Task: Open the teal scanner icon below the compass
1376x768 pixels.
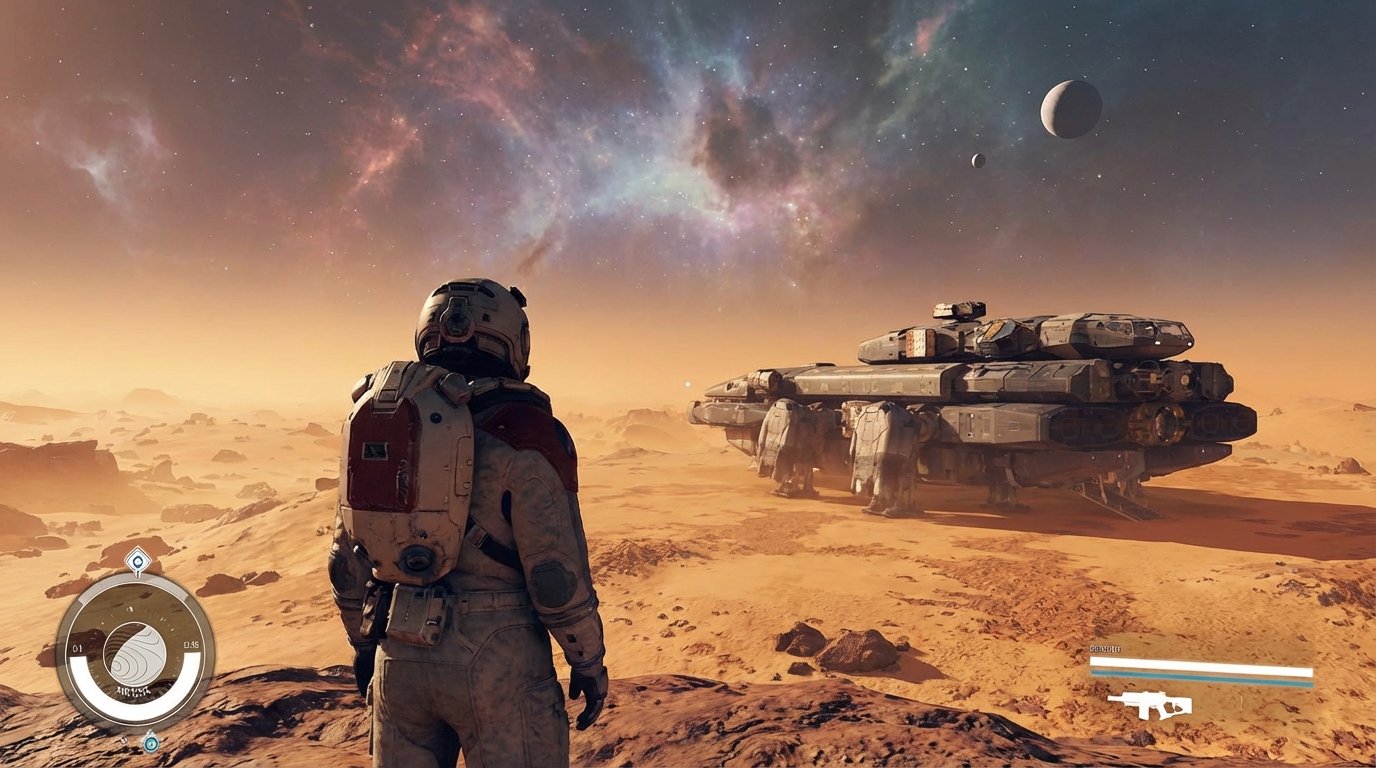Action: [x=150, y=743]
